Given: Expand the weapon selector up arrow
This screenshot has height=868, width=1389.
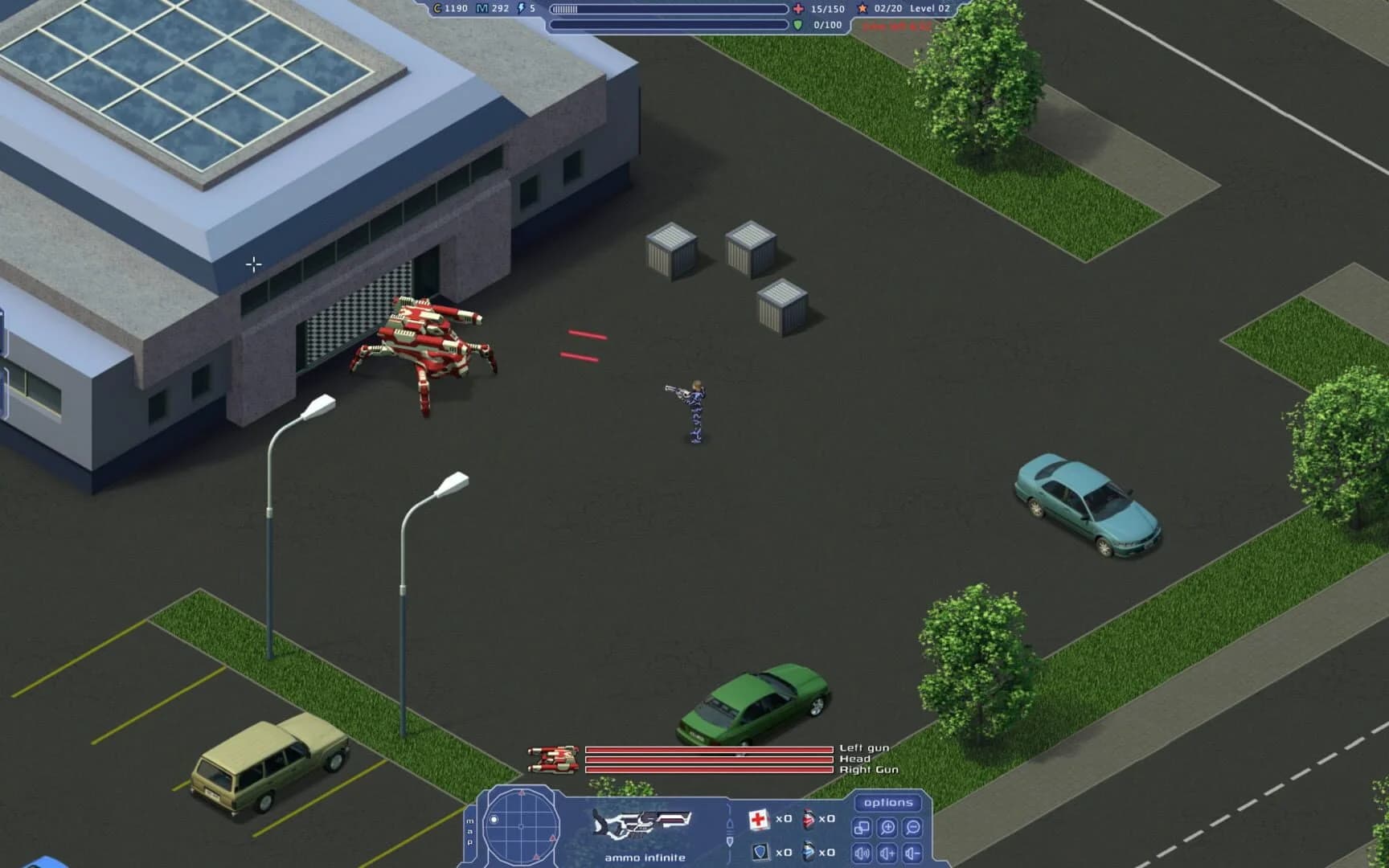Looking at the screenshot, I should coord(730,823).
